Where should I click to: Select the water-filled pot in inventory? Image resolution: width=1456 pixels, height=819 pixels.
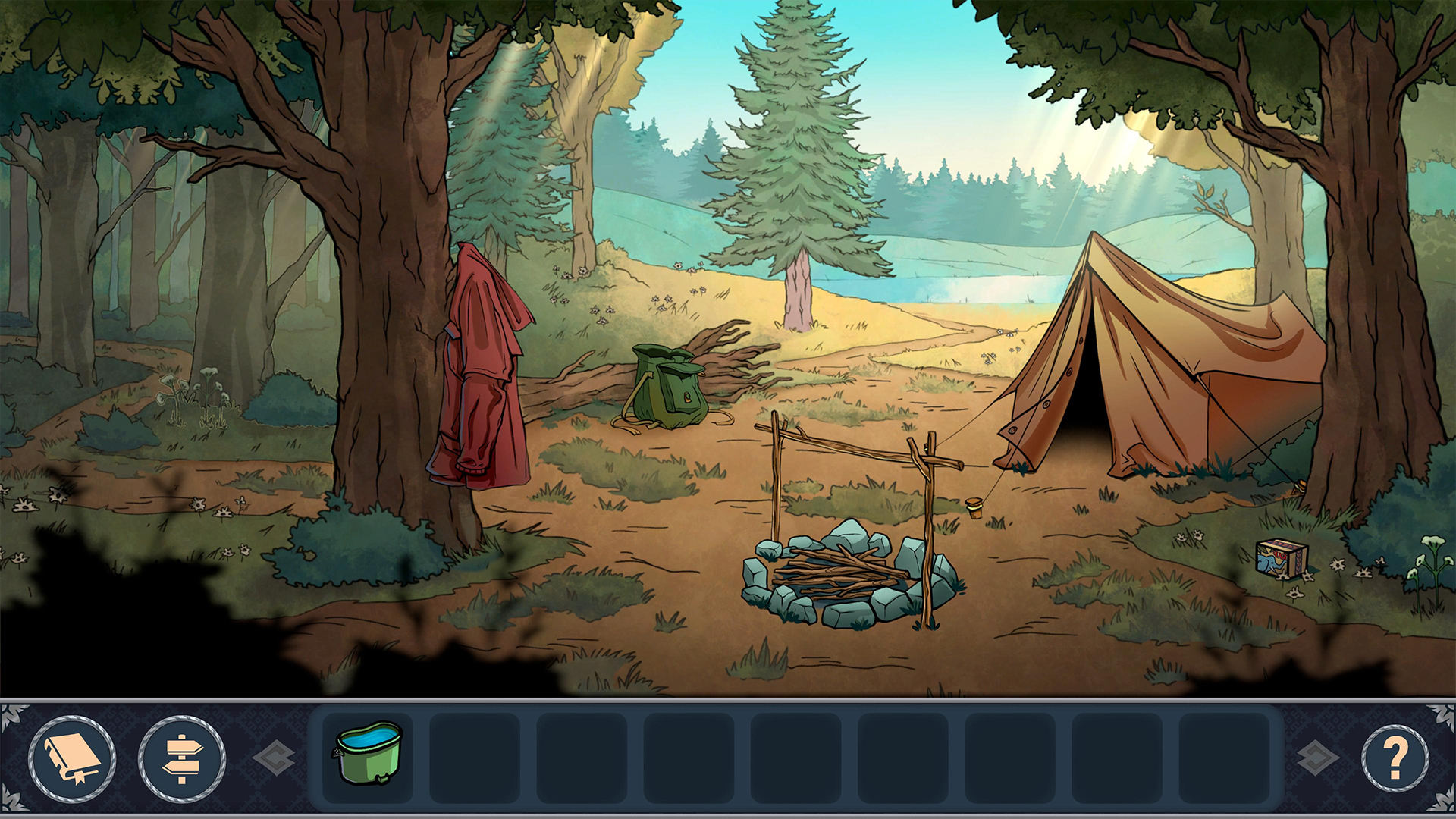coord(369,753)
